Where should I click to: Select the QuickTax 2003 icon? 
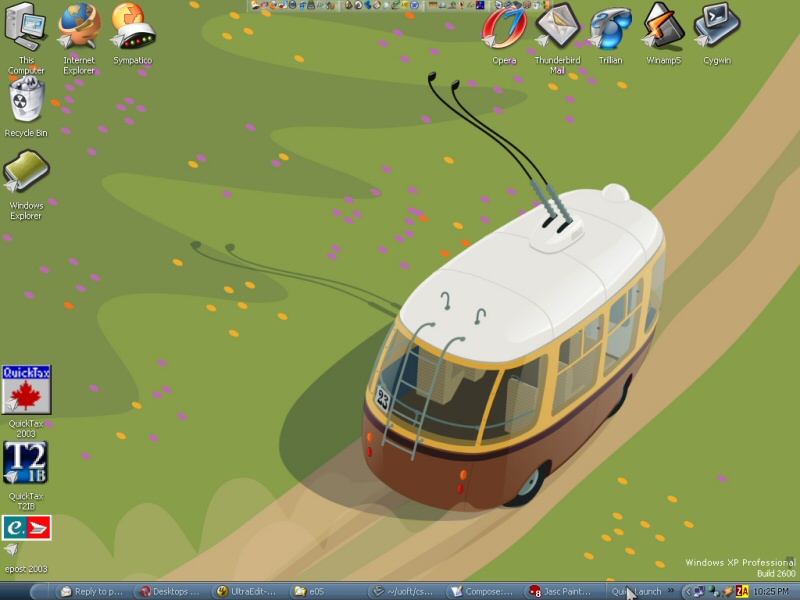point(26,391)
